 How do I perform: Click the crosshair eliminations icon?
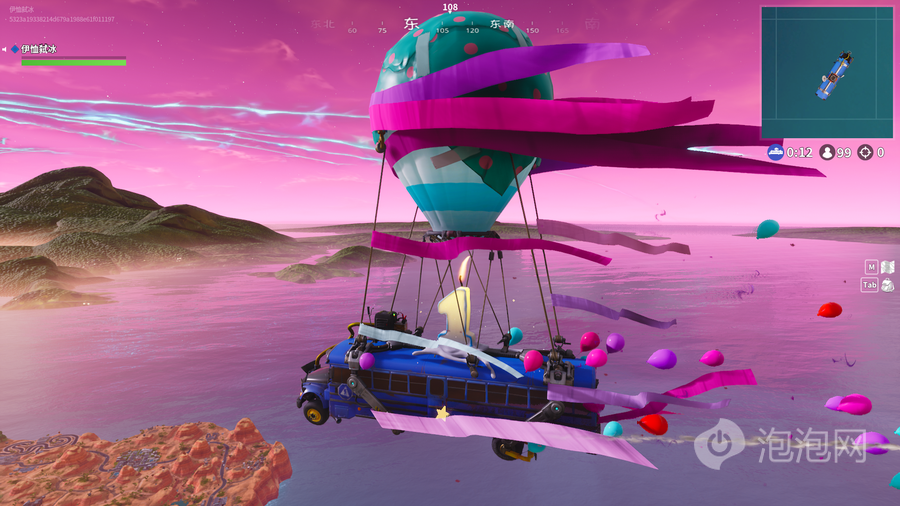pyautogui.click(x=865, y=153)
